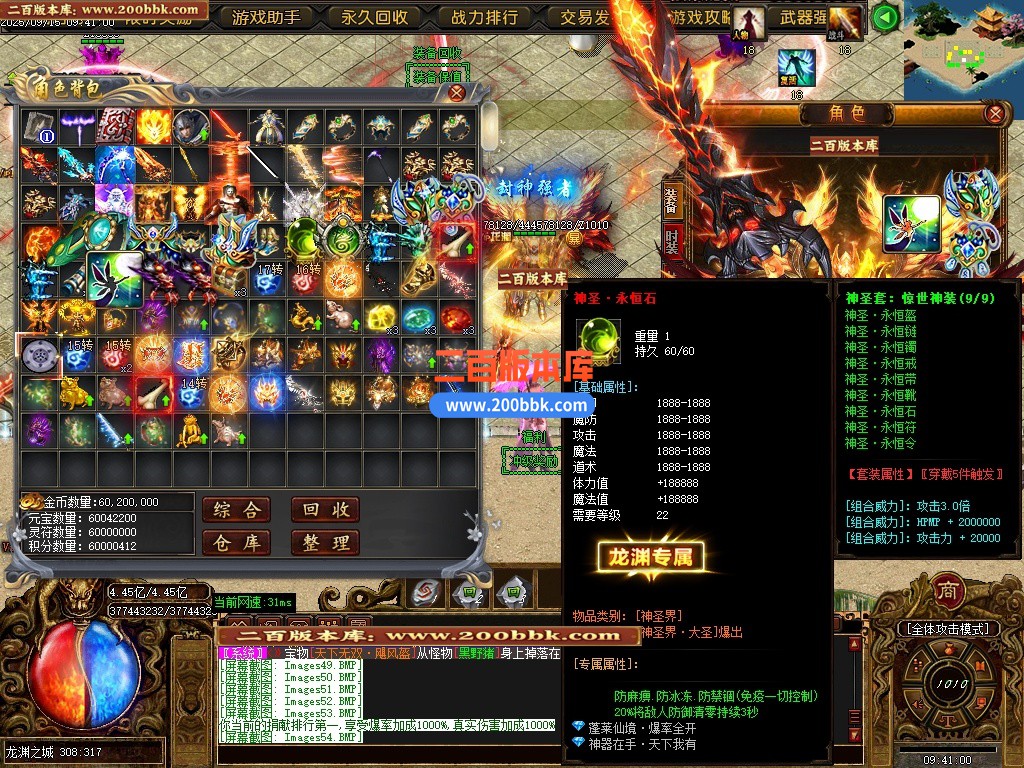Open the 仓库 warehouse
Viewport: 1024px width, 768px height.
[236, 543]
